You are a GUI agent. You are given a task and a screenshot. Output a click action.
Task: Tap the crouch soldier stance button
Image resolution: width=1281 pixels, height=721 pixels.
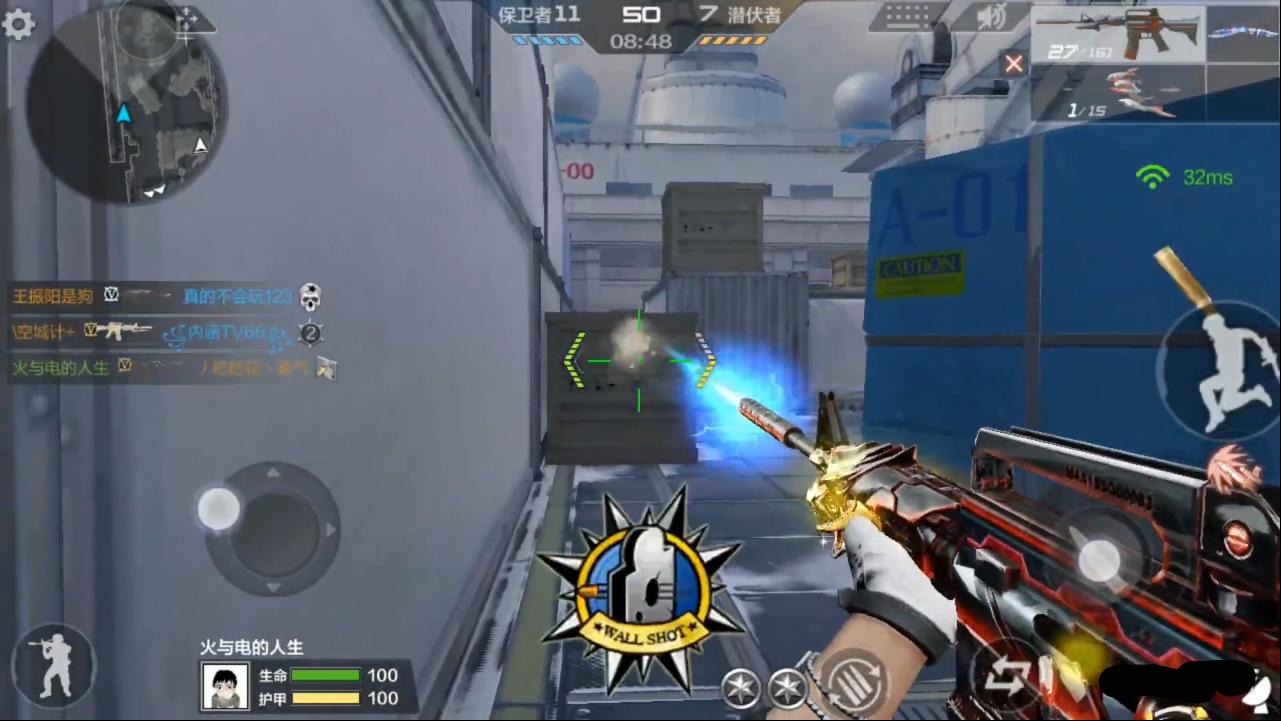click(53, 665)
